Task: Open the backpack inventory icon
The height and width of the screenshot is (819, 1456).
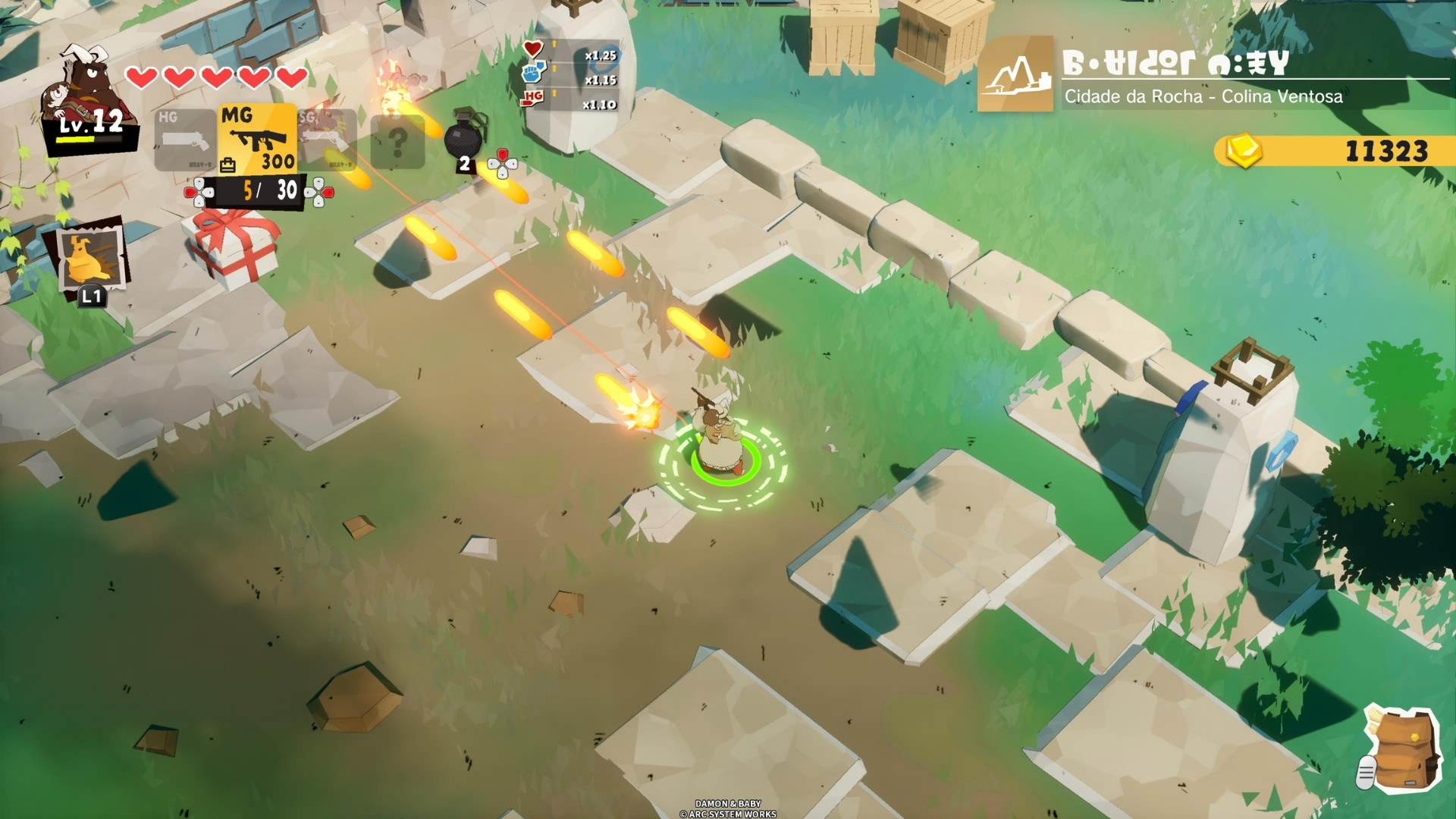Action: [1404, 751]
